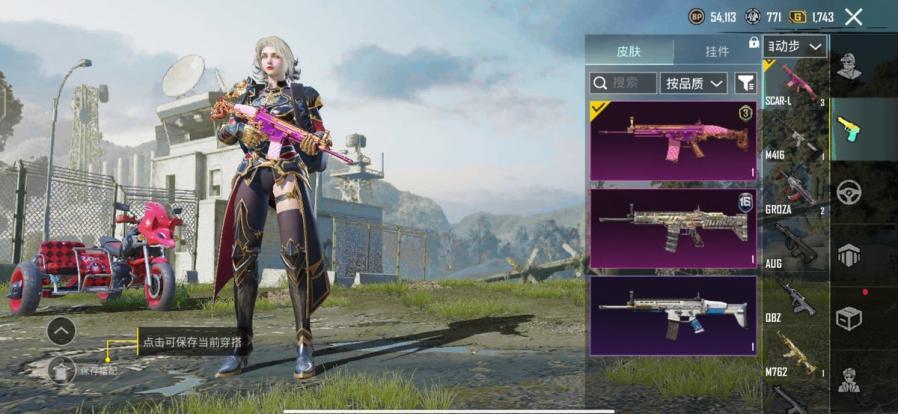The width and height of the screenshot is (900, 414).
Task: Open the 按品质 sort dropdown
Action: (x=695, y=83)
